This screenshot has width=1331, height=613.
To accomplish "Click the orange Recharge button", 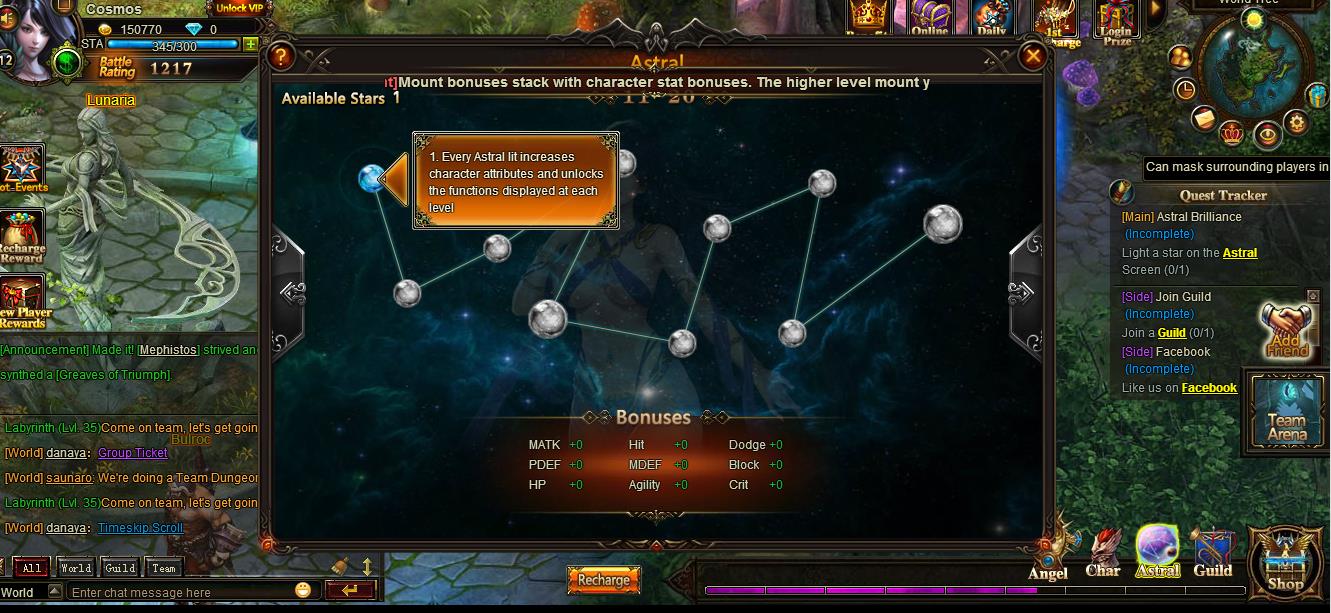I will coord(604,580).
